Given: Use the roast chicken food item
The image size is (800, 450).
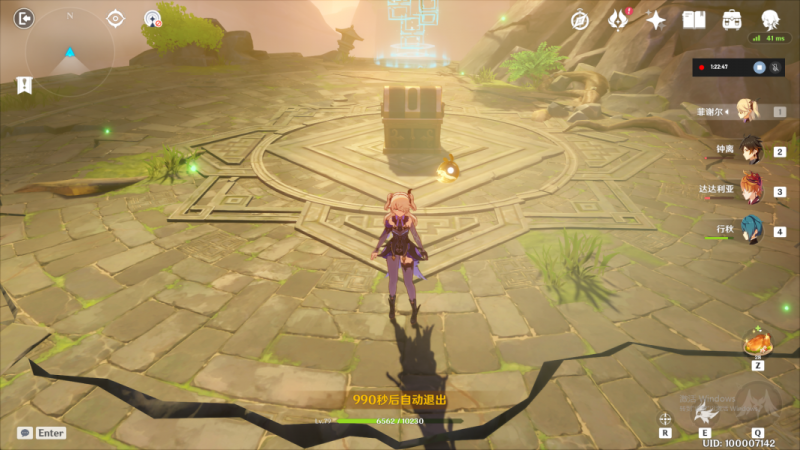Looking at the screenshot, I should pos(757,345).
